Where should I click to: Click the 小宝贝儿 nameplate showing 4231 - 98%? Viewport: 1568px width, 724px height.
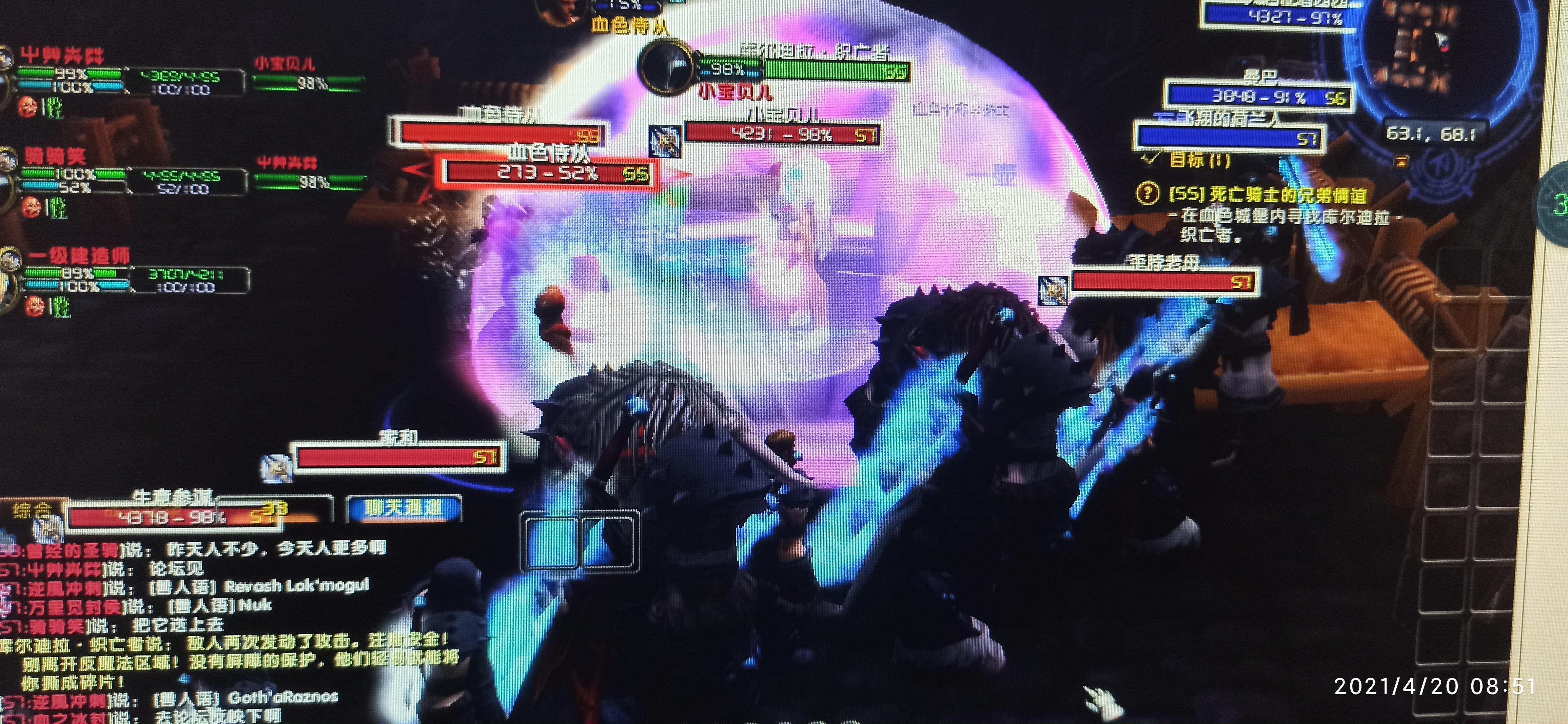click(782, 134)
